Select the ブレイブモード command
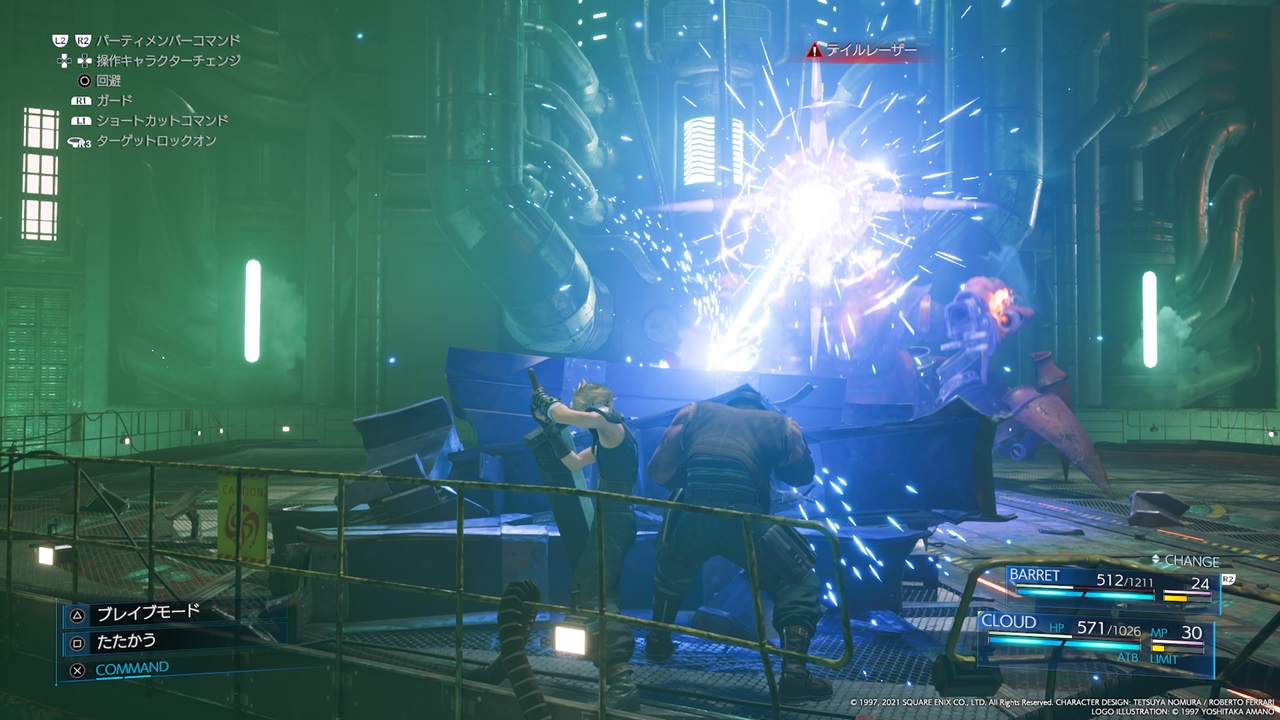Screen dimensions: 1280x720 [147, 612]
